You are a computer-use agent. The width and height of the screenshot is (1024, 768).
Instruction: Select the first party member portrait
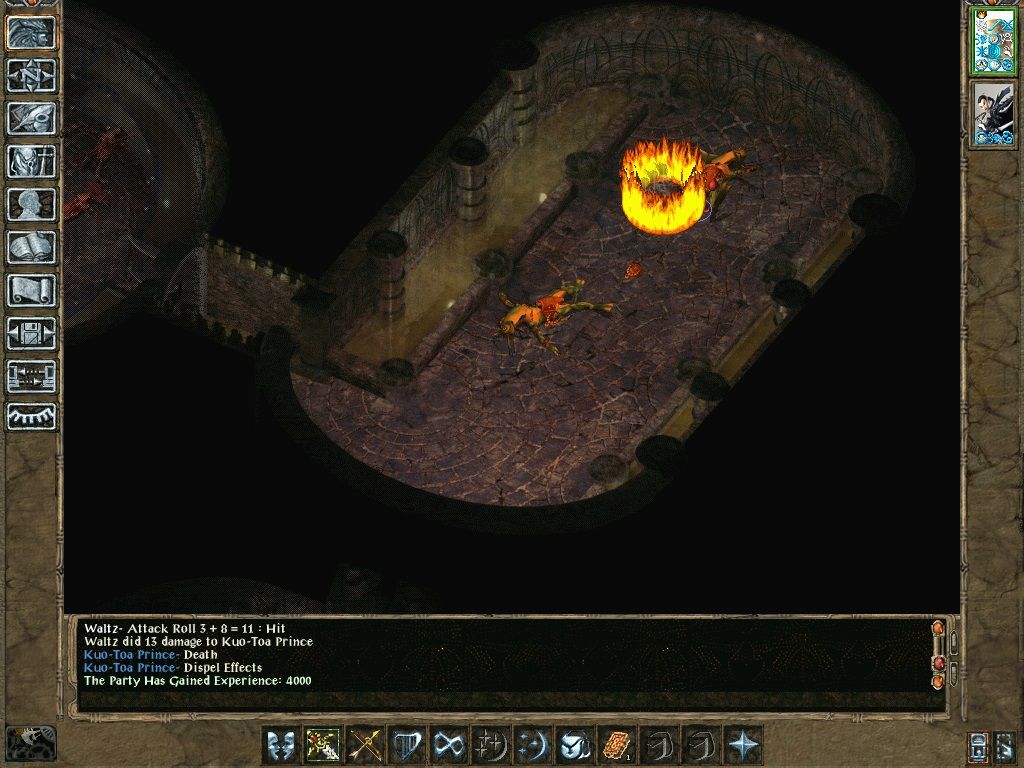pyautogui.click(x=993, y=41)
